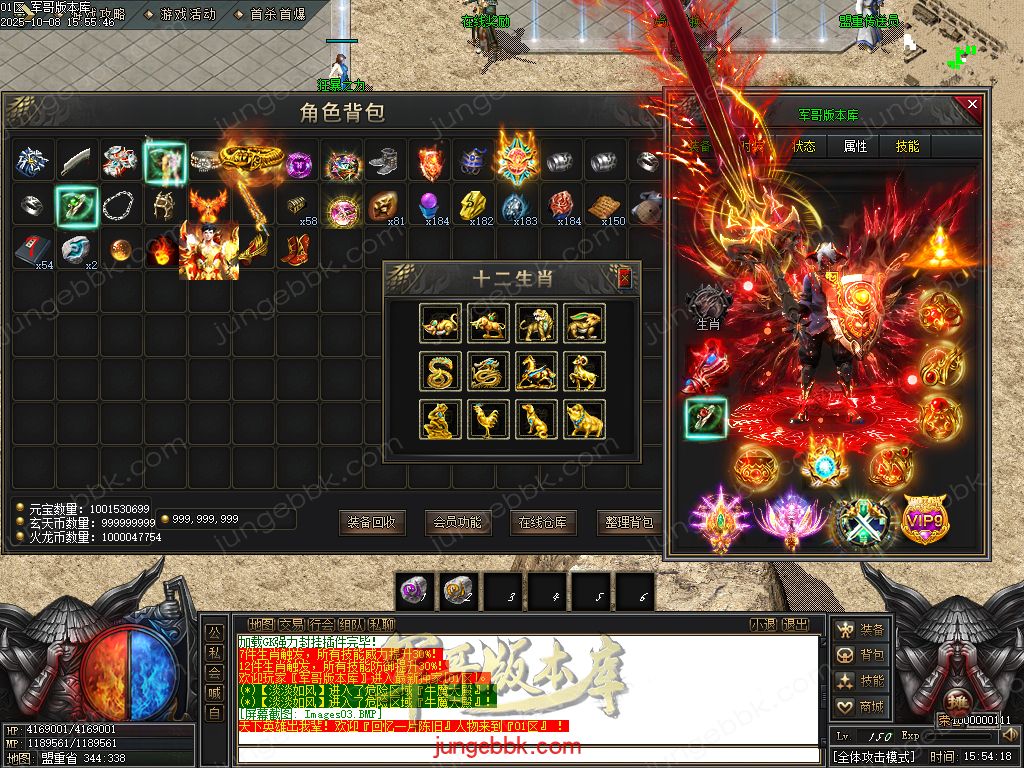Select the golden rooster zodiac slot
Viewport: 1024px width, 768px height.
489,420
